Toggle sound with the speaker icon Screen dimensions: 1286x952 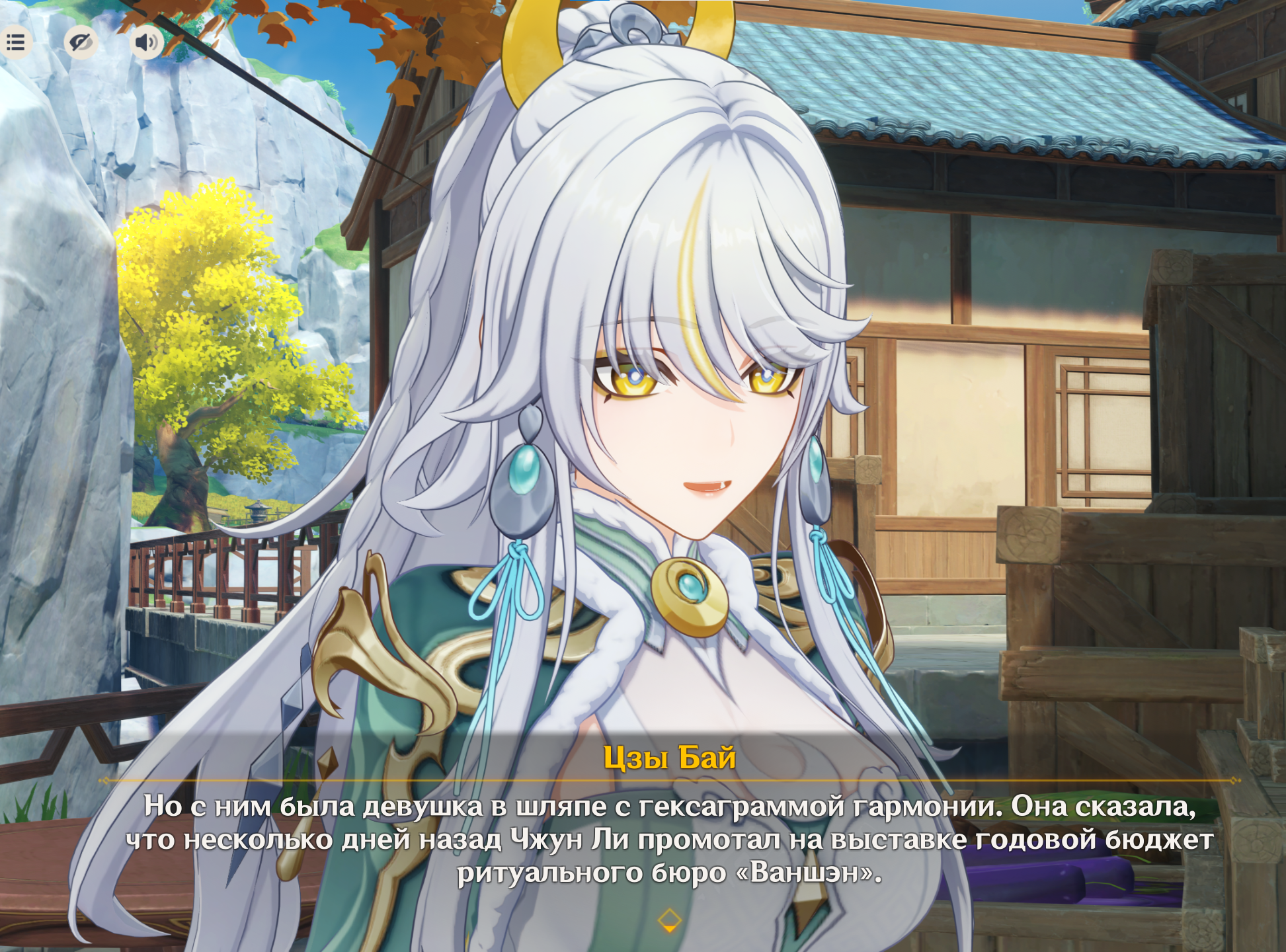click(x=146, y=43)
